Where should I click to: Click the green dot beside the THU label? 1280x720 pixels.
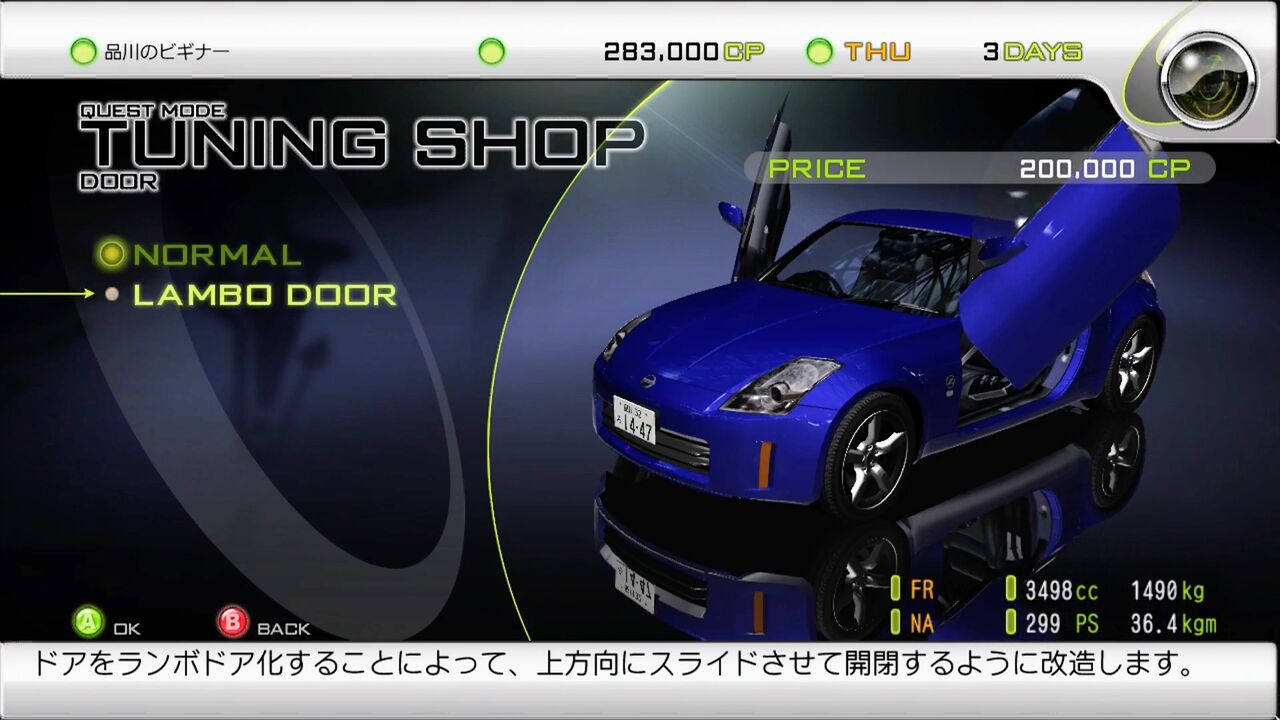coord(820,50)
